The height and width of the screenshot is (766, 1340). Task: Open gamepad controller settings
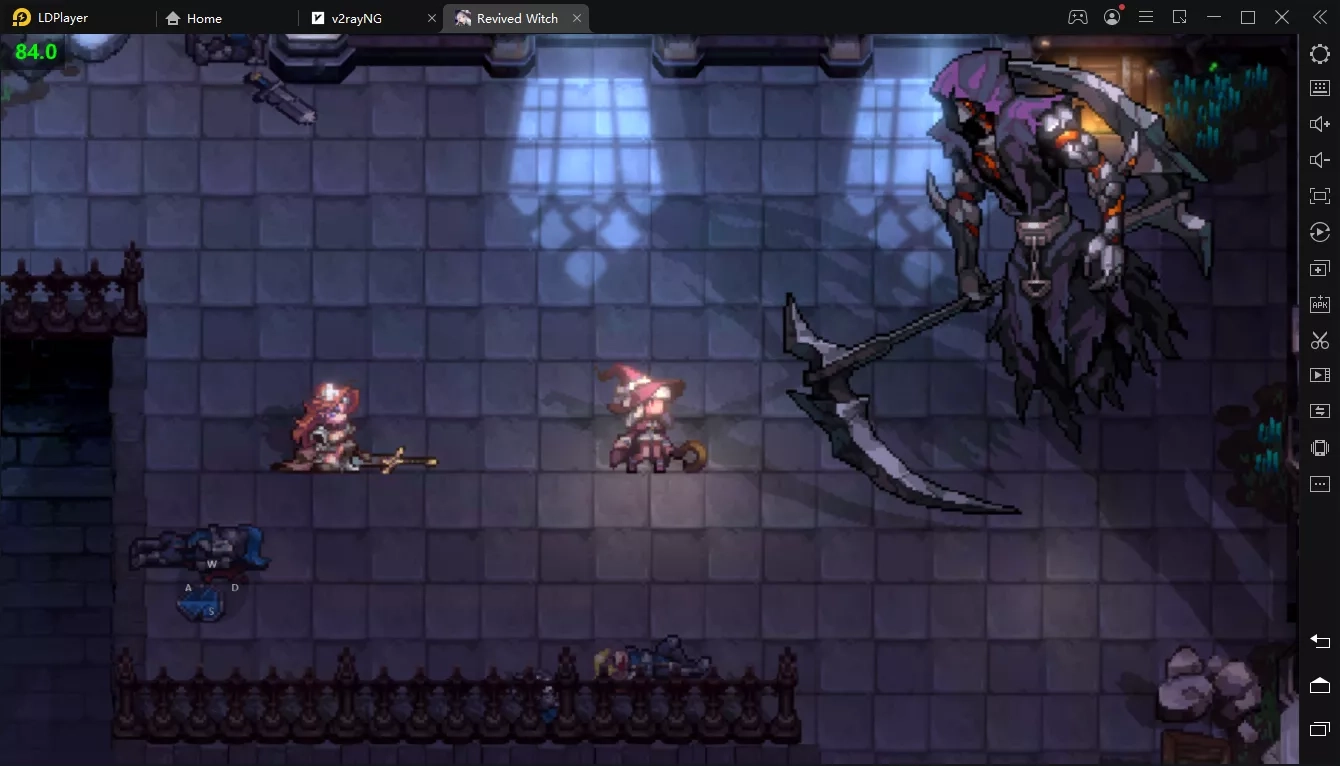tap(1077, 17)
